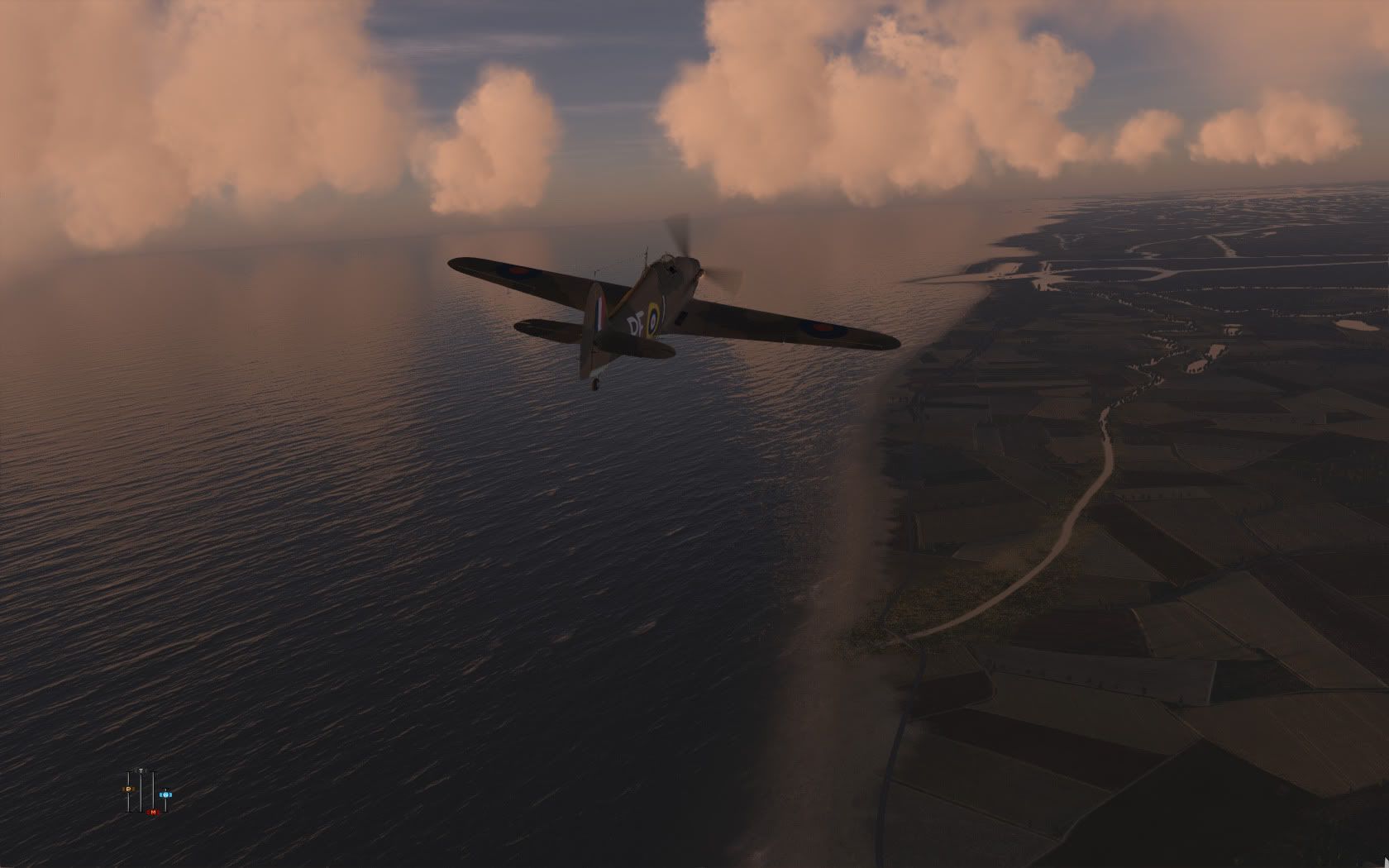Select the blue radiator slider handle
Viewport: 1389px width, 868px height.
[x=165, y=794]
